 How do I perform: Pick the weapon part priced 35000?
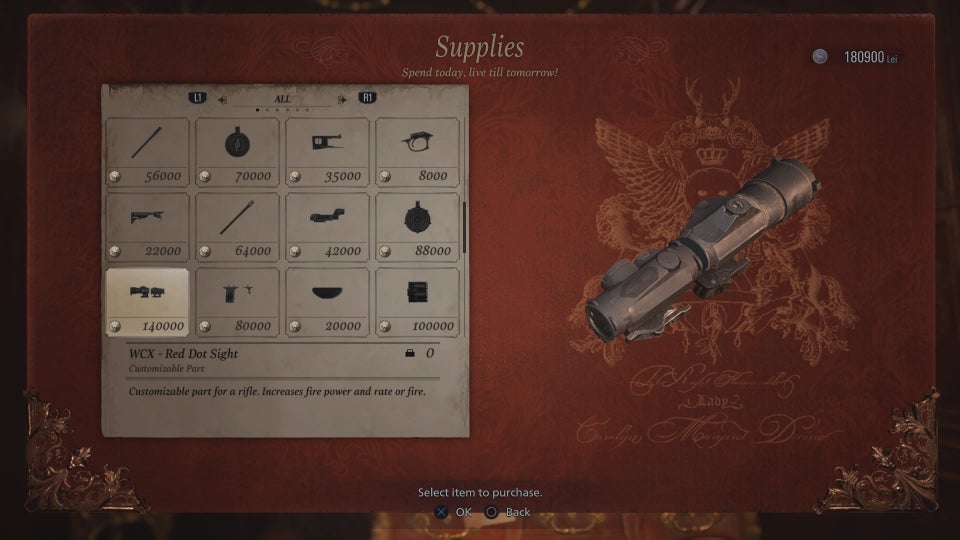[327, 152]
